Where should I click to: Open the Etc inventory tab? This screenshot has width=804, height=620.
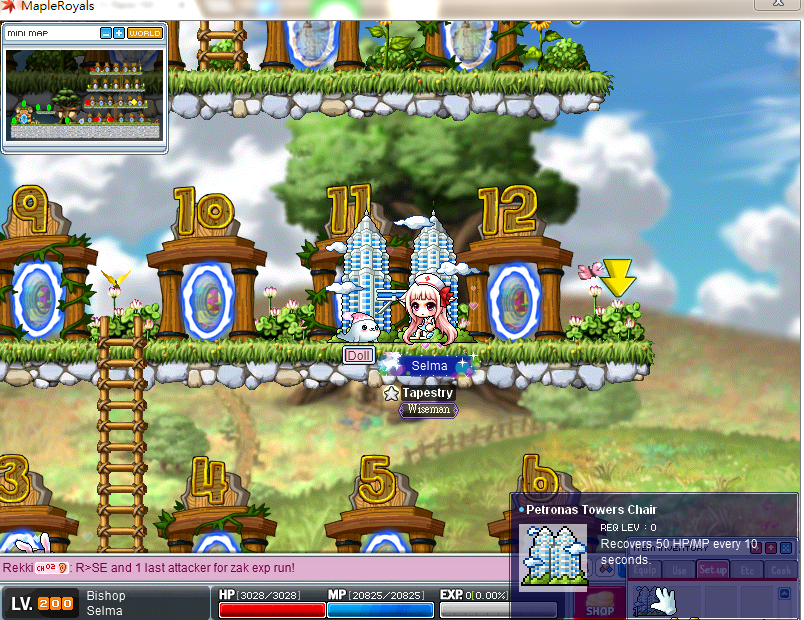click(747, 570)
